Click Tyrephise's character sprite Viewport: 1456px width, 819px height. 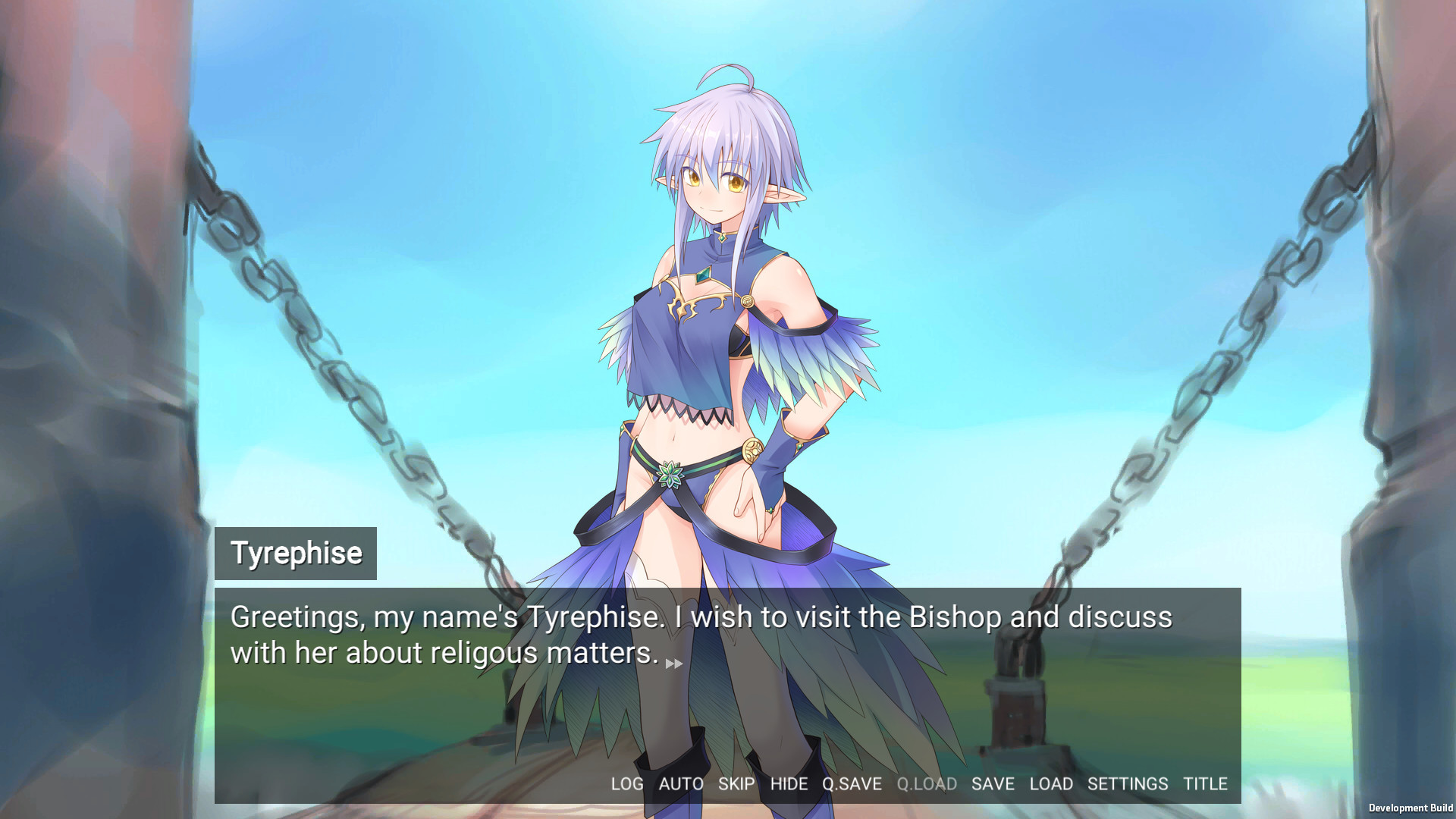point(720,341)
